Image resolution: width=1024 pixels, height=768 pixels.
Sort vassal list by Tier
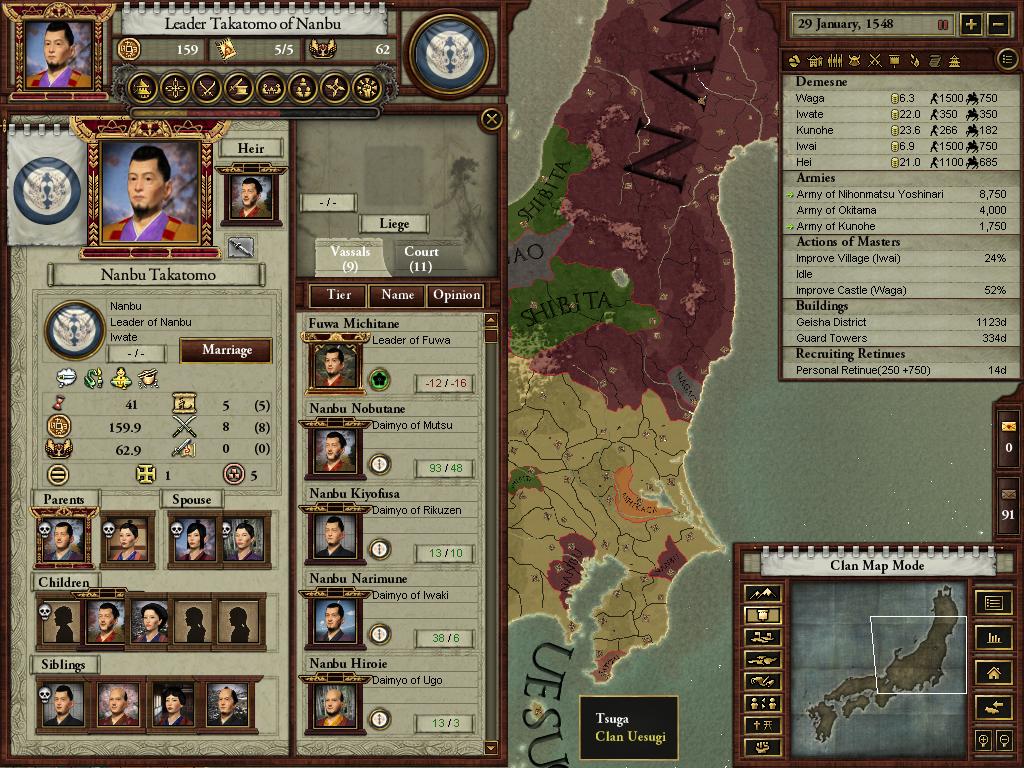tap(338, 295)
